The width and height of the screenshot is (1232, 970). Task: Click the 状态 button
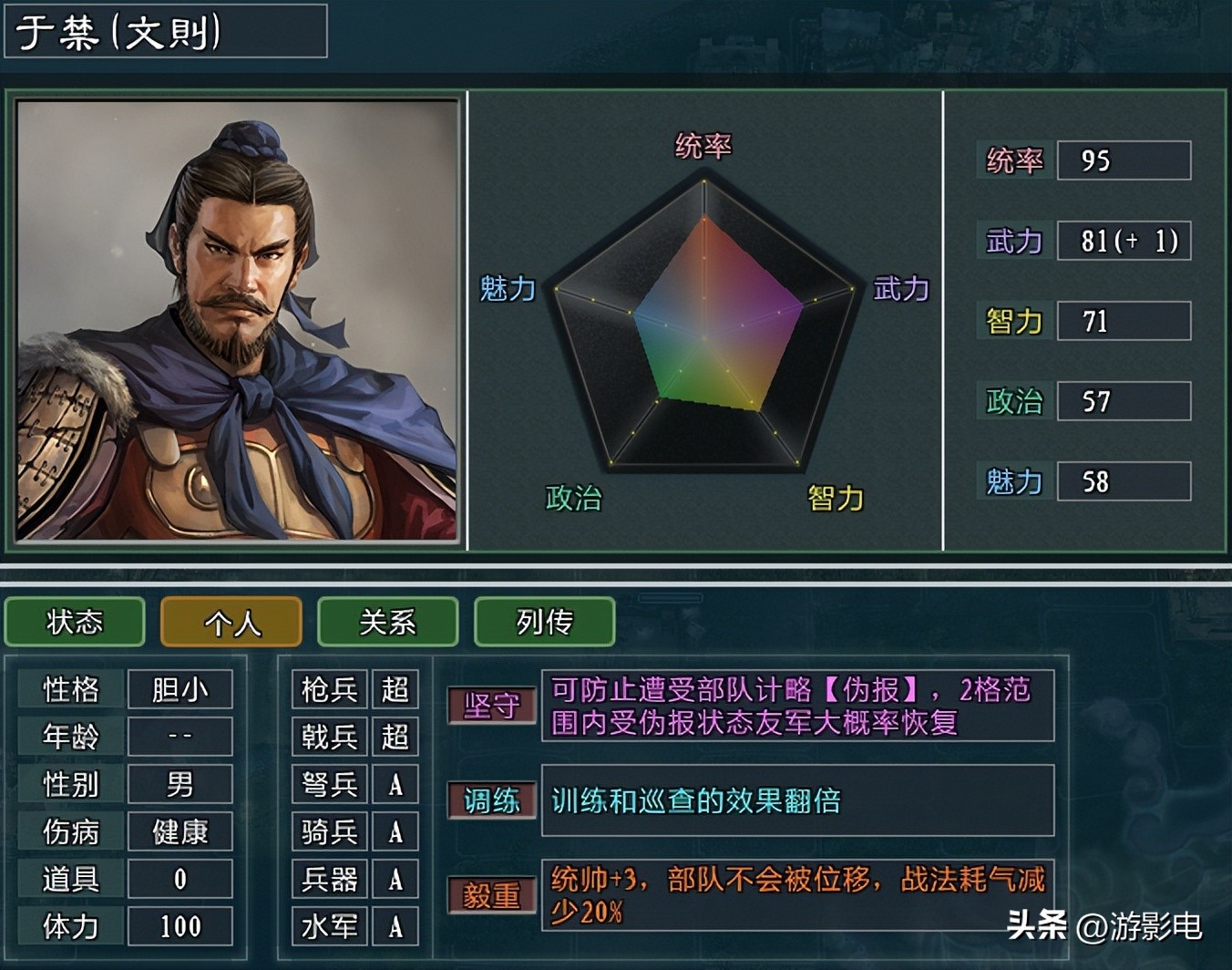point(74,622)
